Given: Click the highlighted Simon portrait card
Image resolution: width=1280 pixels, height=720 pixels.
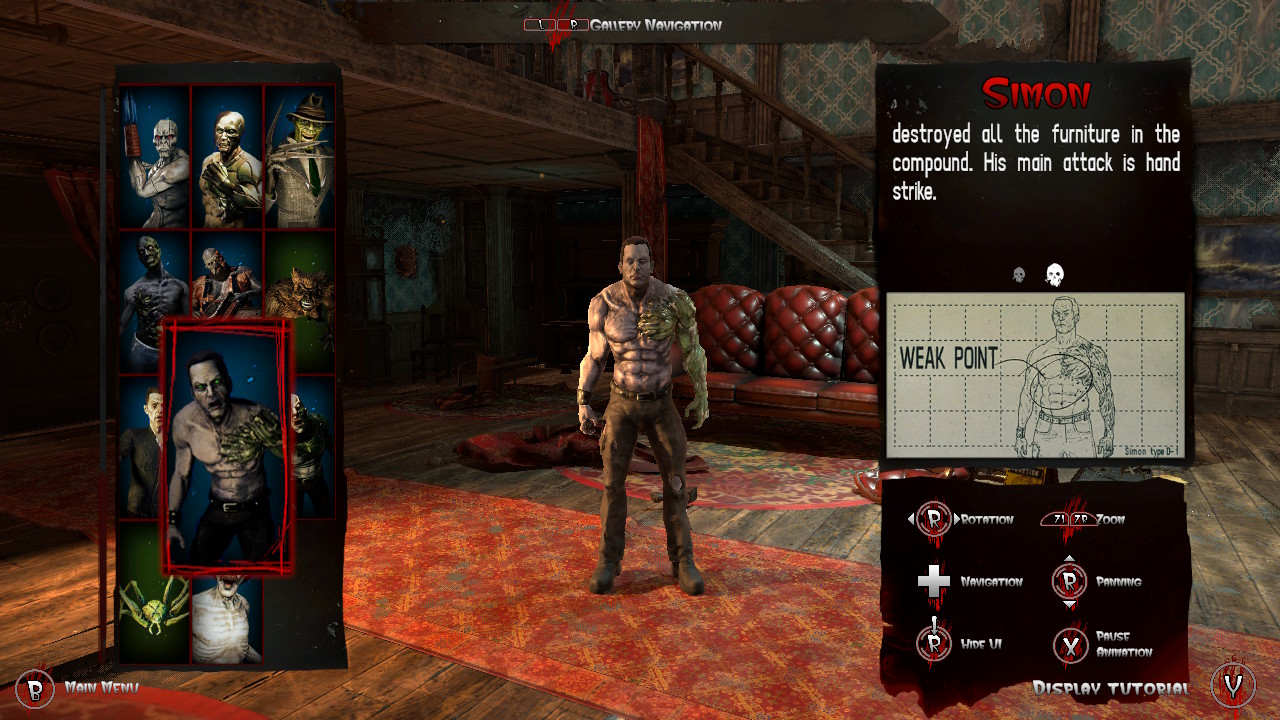Looking at the screenshot, I should 228,446.
